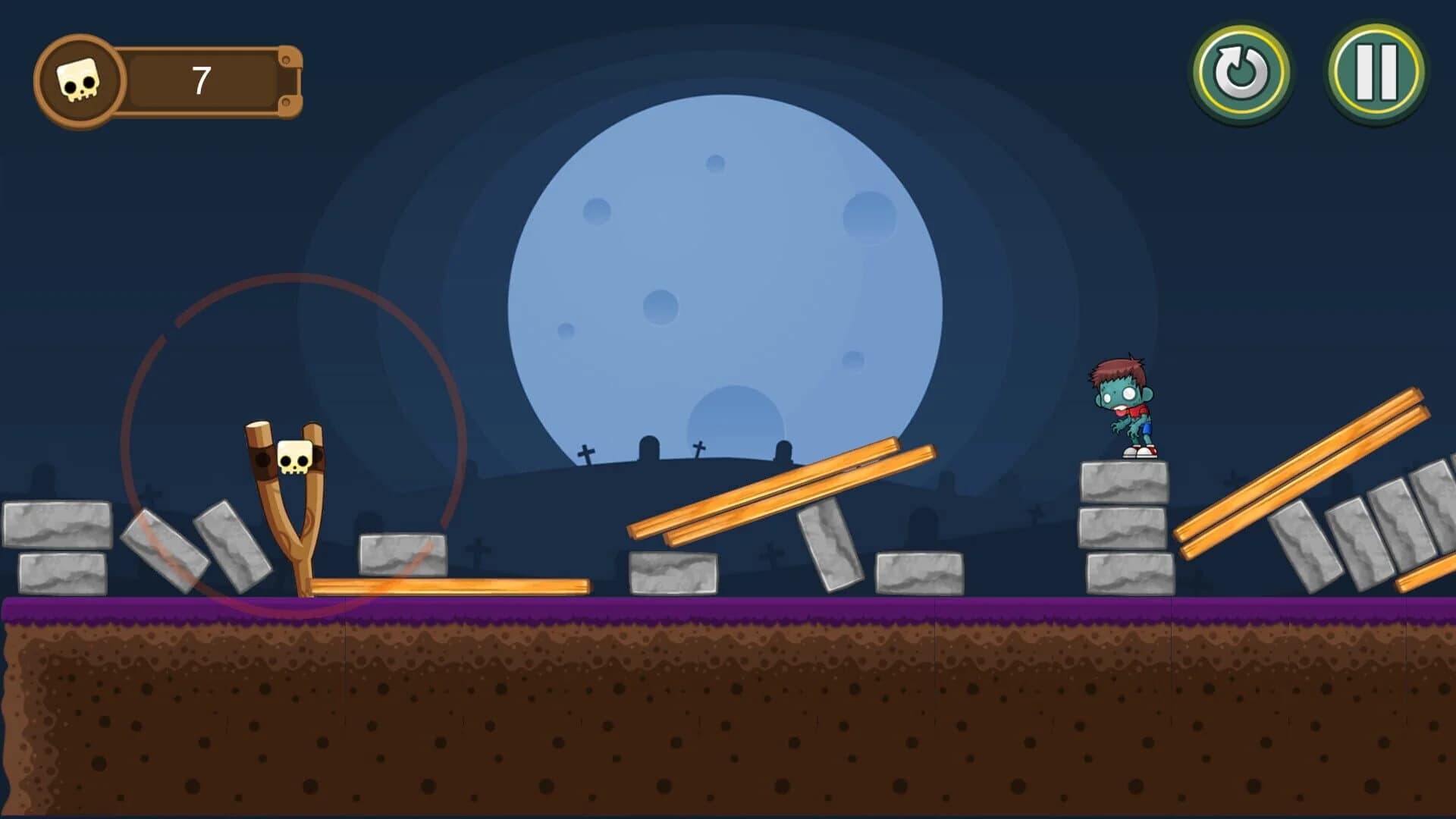The image size is (1456, 819).
Task: Click the skull ammo counter icon
Action: (x=80, y=79)
